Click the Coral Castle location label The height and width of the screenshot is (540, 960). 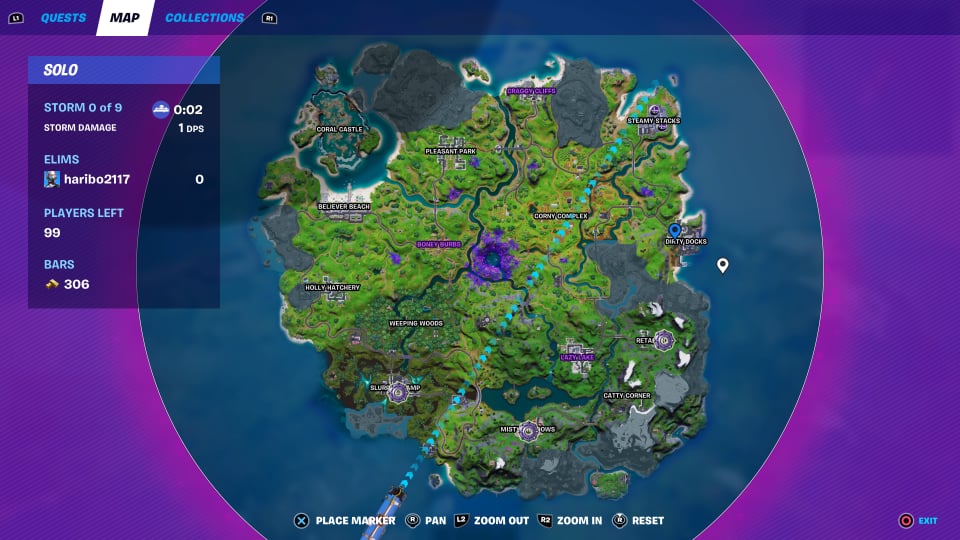click(x=339, y=129)
